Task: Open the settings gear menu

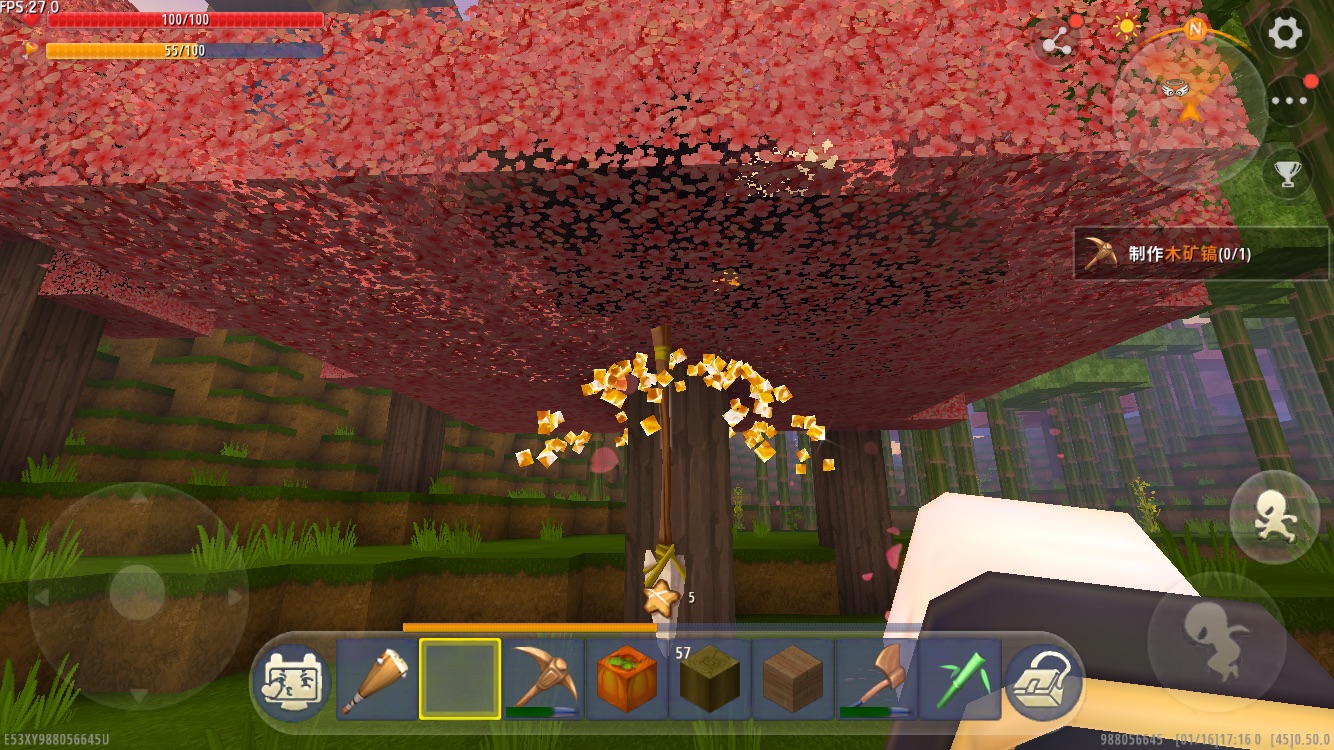Action: 1286,34
